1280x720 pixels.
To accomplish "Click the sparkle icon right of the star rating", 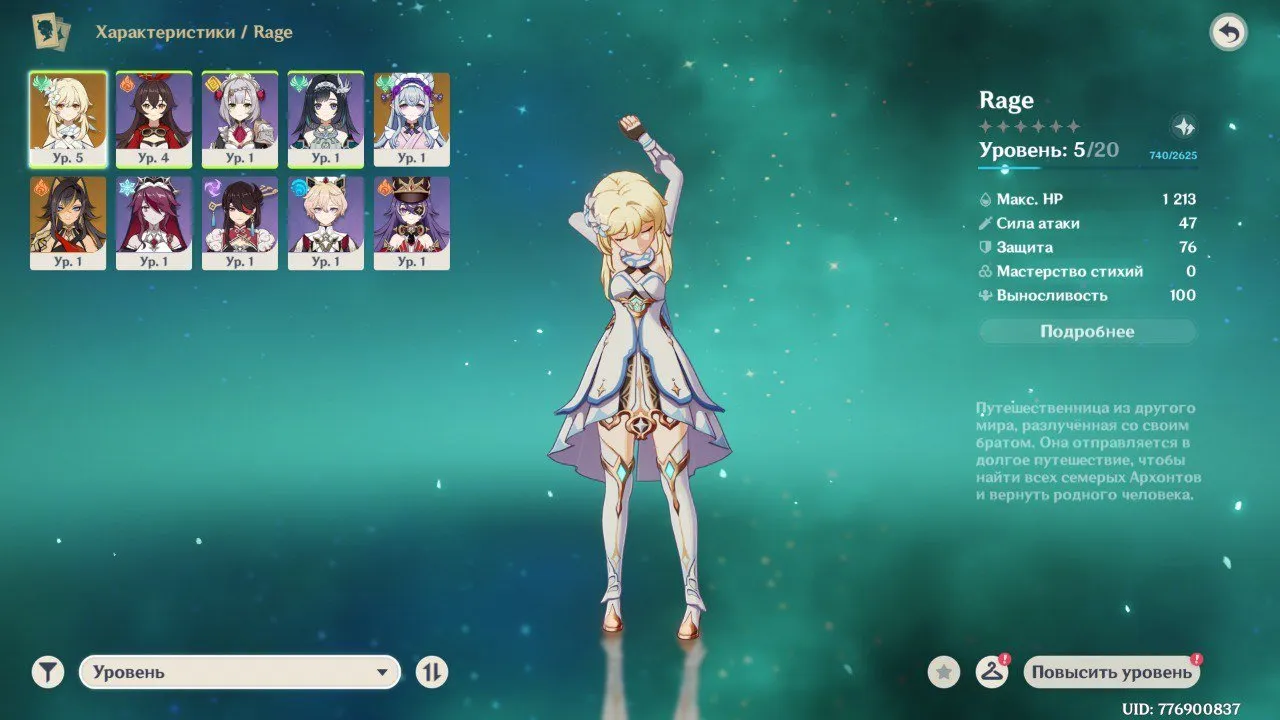I will pos(1184,126).
